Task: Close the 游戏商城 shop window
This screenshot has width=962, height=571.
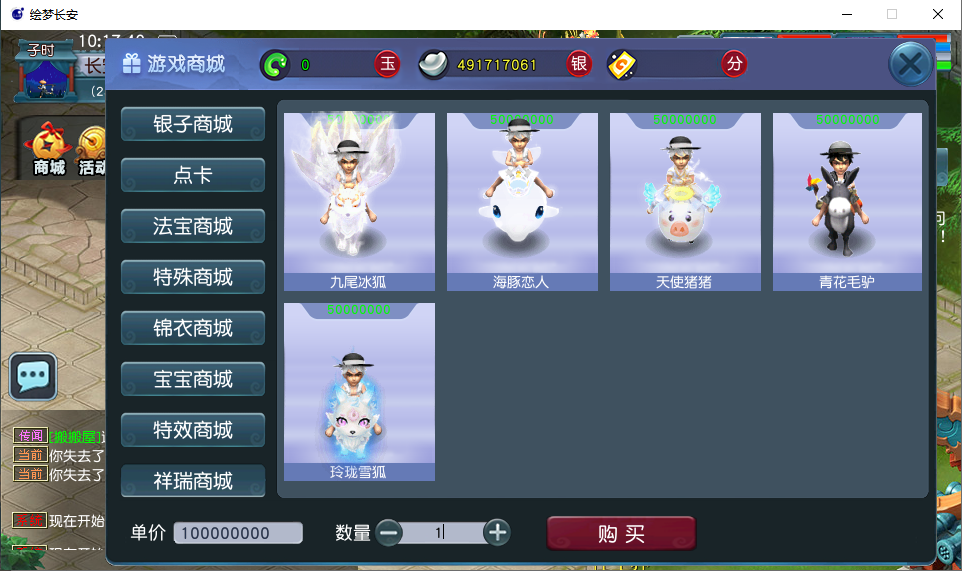Action: pos(910,66)
